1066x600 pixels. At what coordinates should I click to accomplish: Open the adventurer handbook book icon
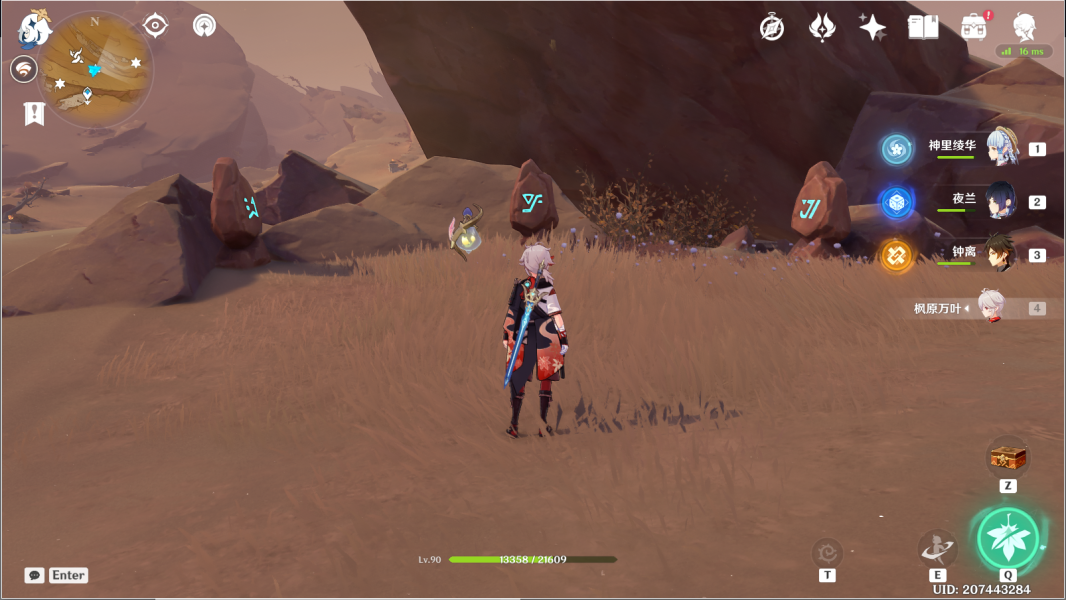pyautogui.click(x=923, y=28)
